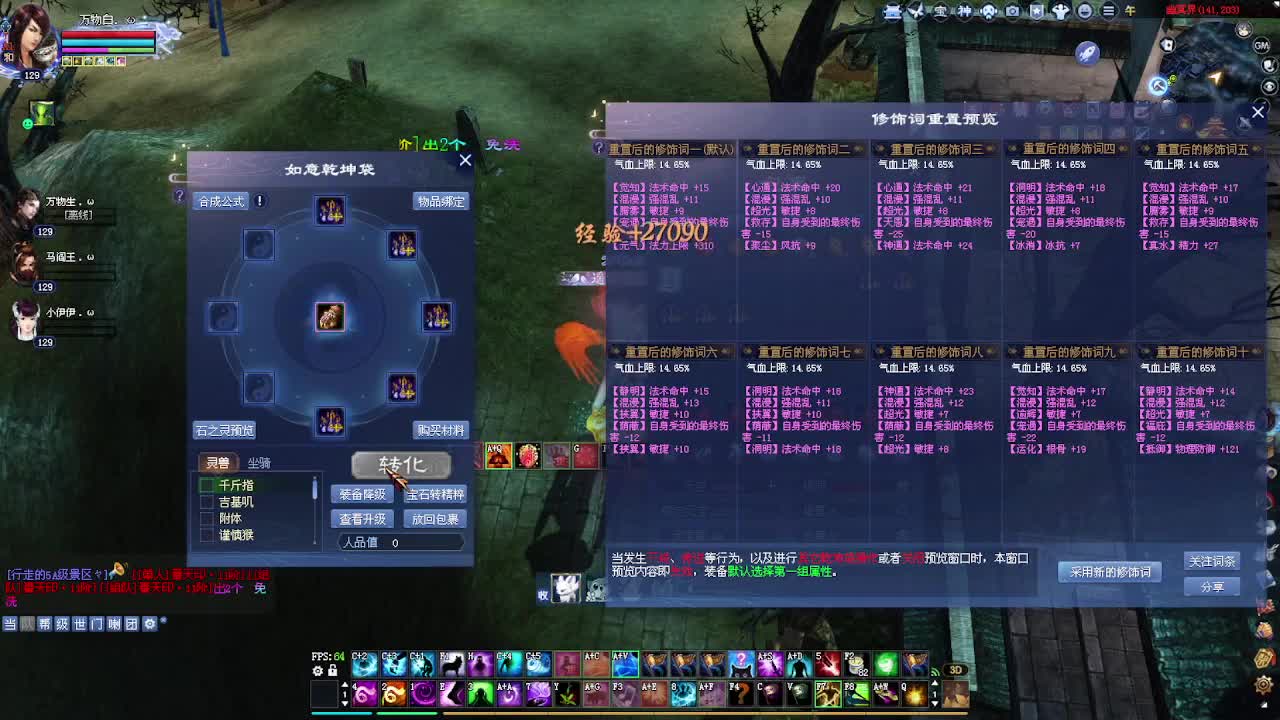The image size is (1280, 720).
Task: Open the hamburger menu icon near top-right
Action: tap(1109, 11)
